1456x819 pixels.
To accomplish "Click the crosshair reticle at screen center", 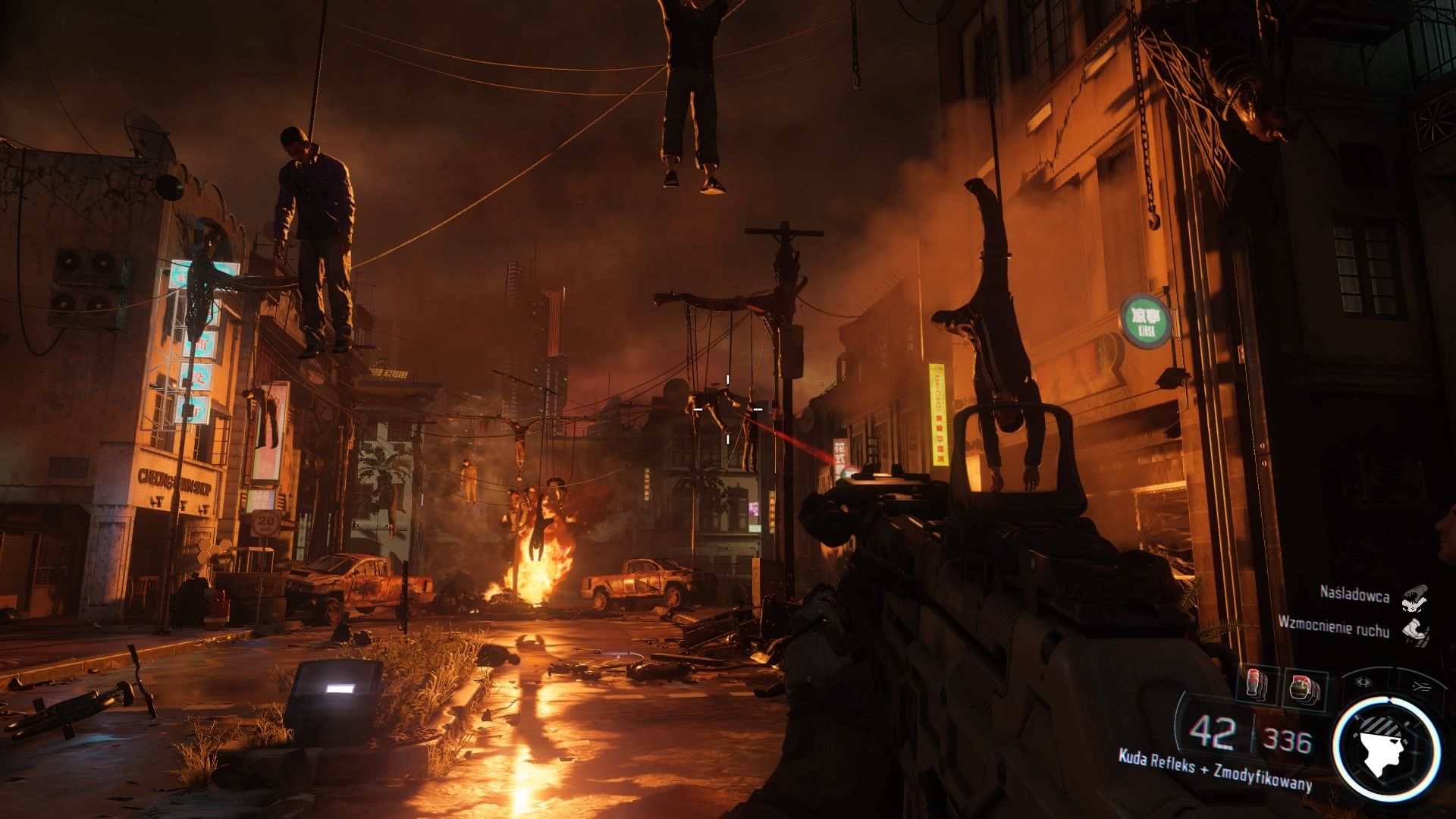I will pos(729,409).
